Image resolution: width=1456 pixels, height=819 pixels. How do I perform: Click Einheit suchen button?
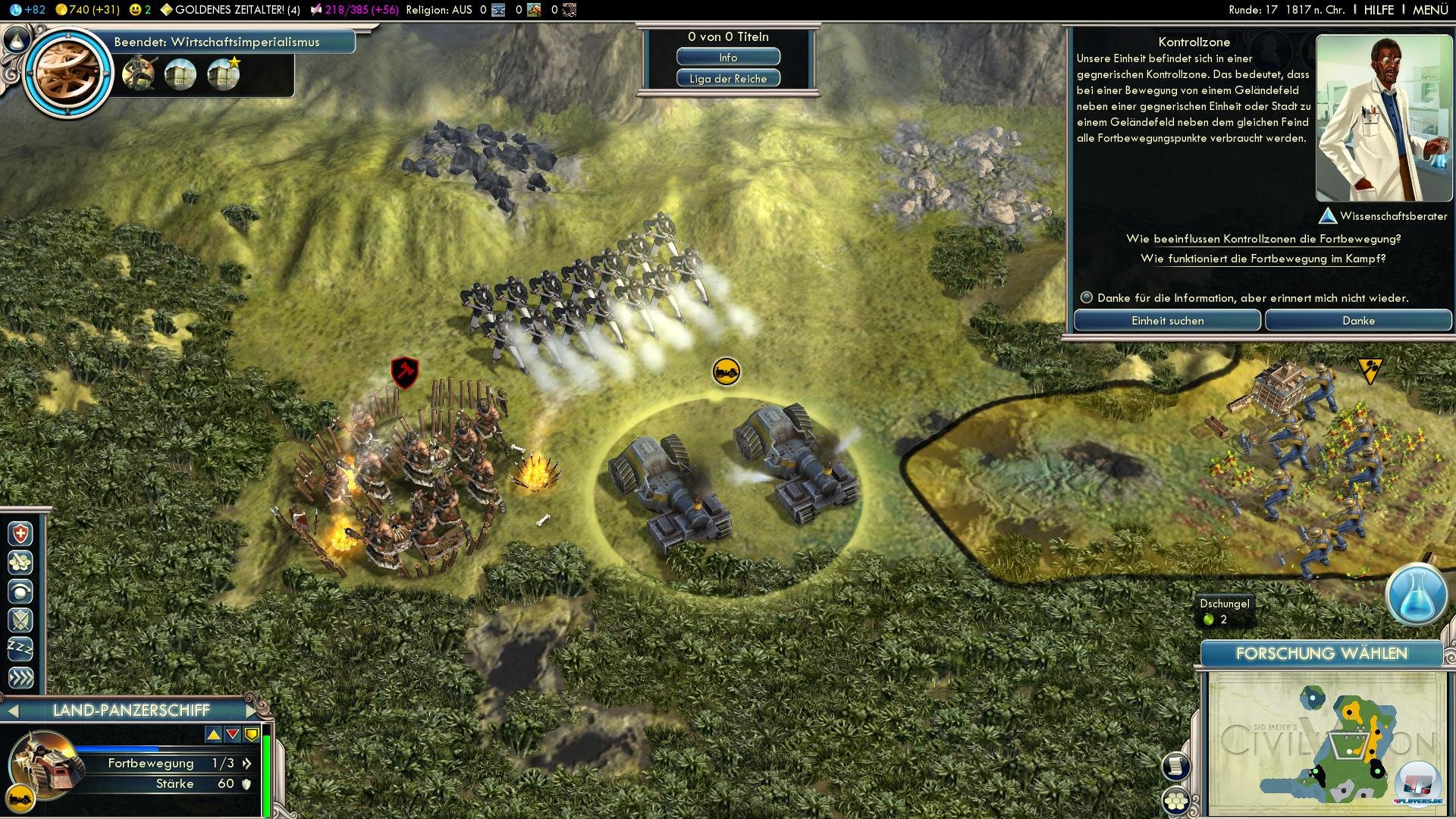[1167, 321]
